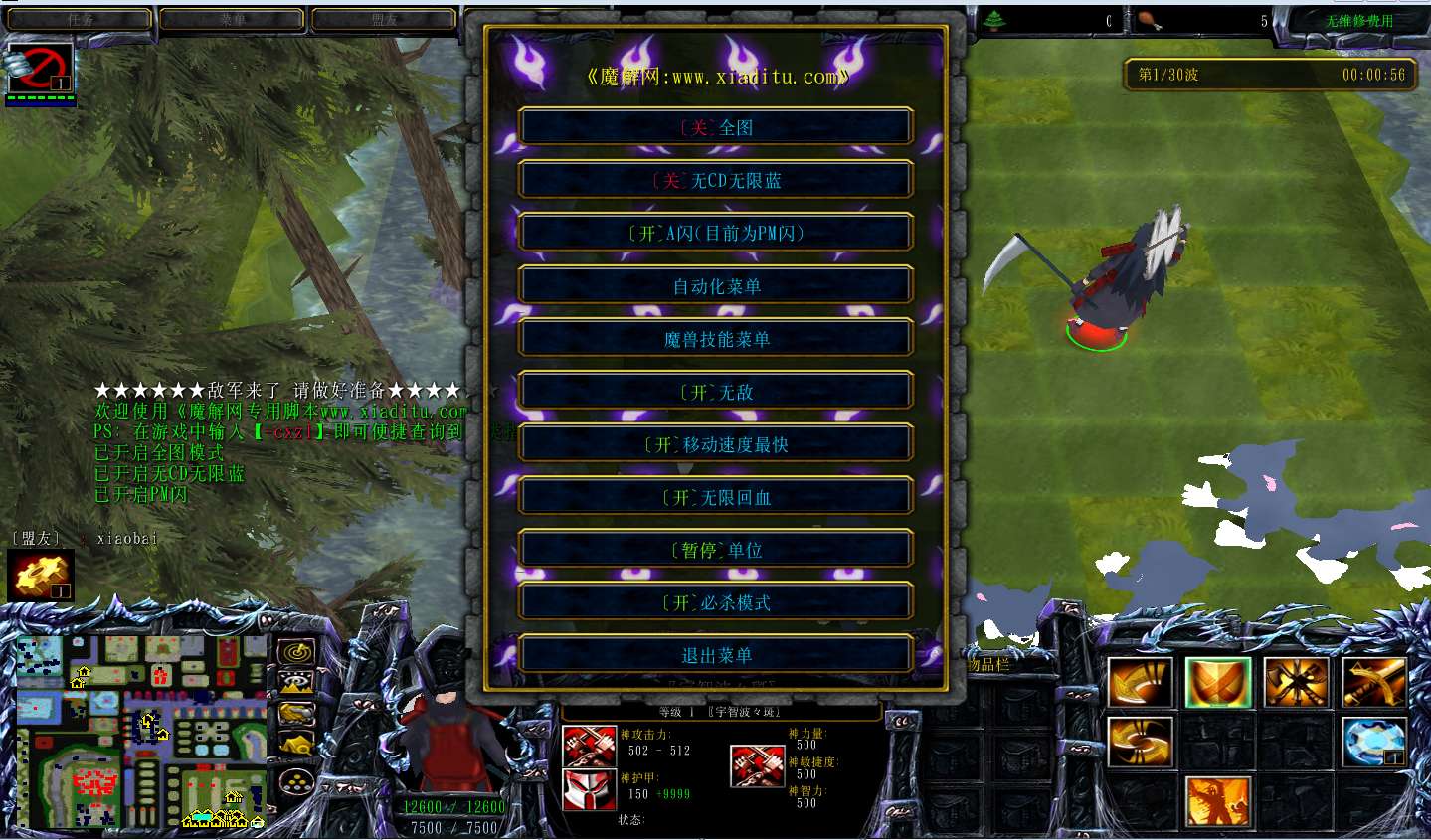Activate the blue glowing orb ability
Screen dimensions: 1431x840
[x=1373, y=743]
